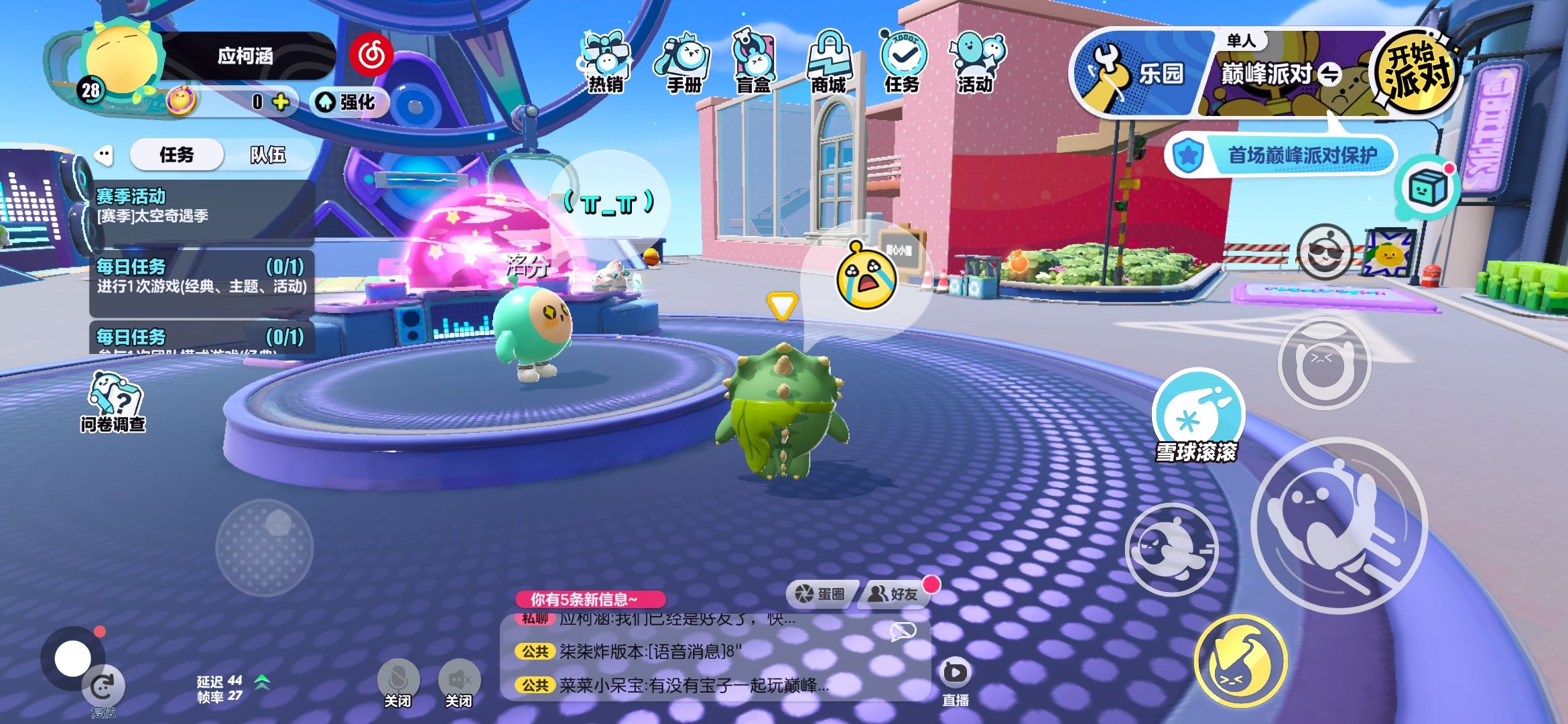Open the 手册 handbook
This screenshot has height=724, width=1568.
[x=683, y=63]
